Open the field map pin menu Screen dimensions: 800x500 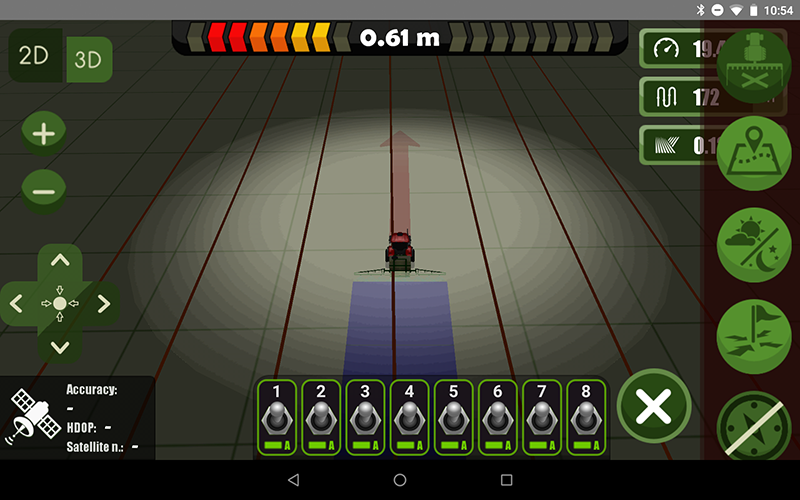click(x=754, y=152)
